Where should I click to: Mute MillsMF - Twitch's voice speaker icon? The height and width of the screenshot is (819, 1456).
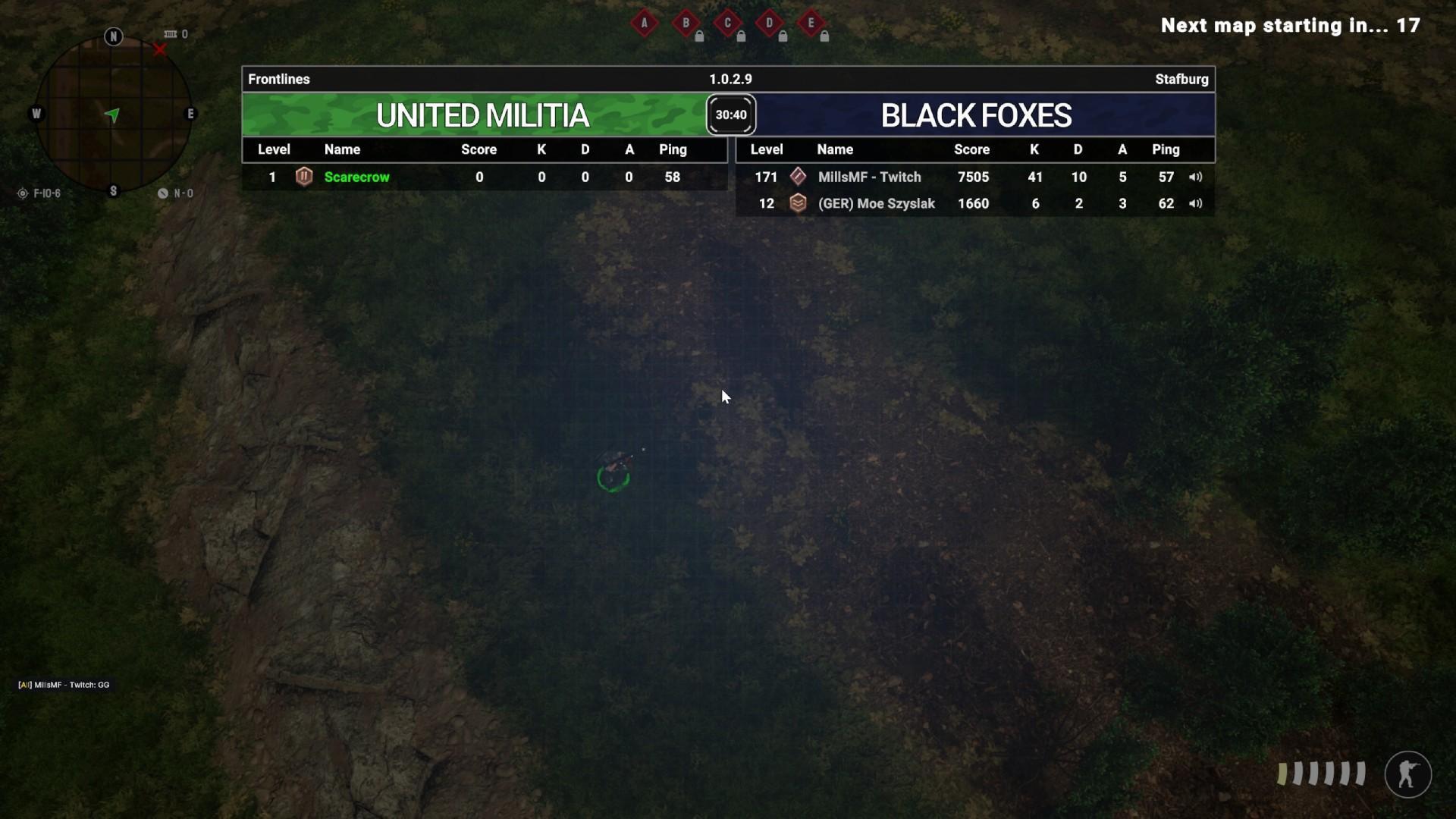coord(1195,177)
